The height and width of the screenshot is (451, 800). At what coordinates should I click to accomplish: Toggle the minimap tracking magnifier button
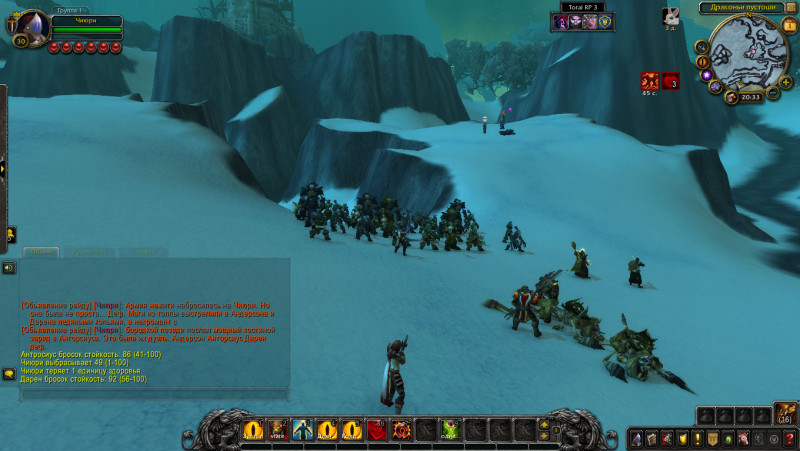pos(702,46)
